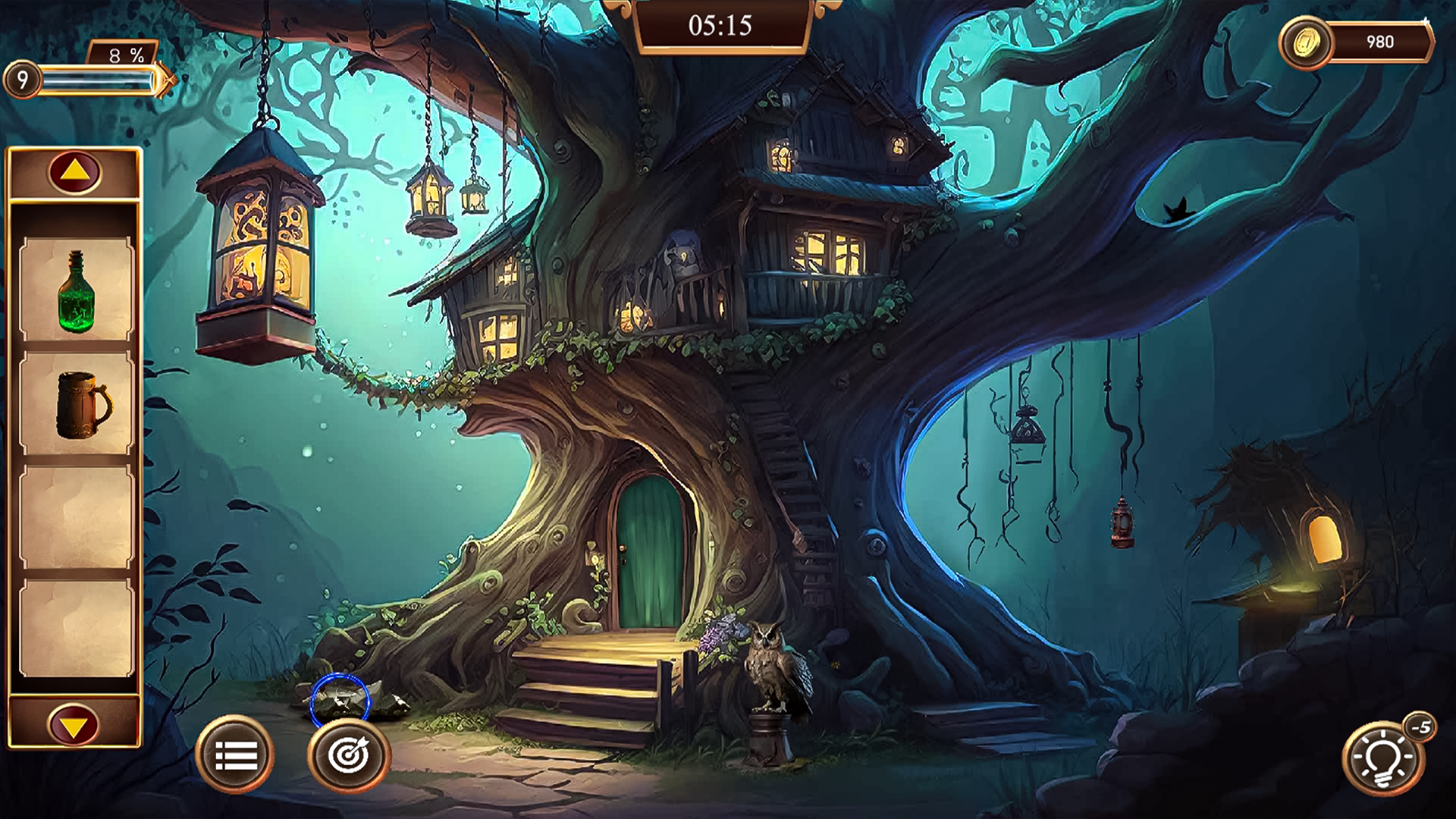Click the inventory down arrow button
1456x819 pixels.
point(74,725)
